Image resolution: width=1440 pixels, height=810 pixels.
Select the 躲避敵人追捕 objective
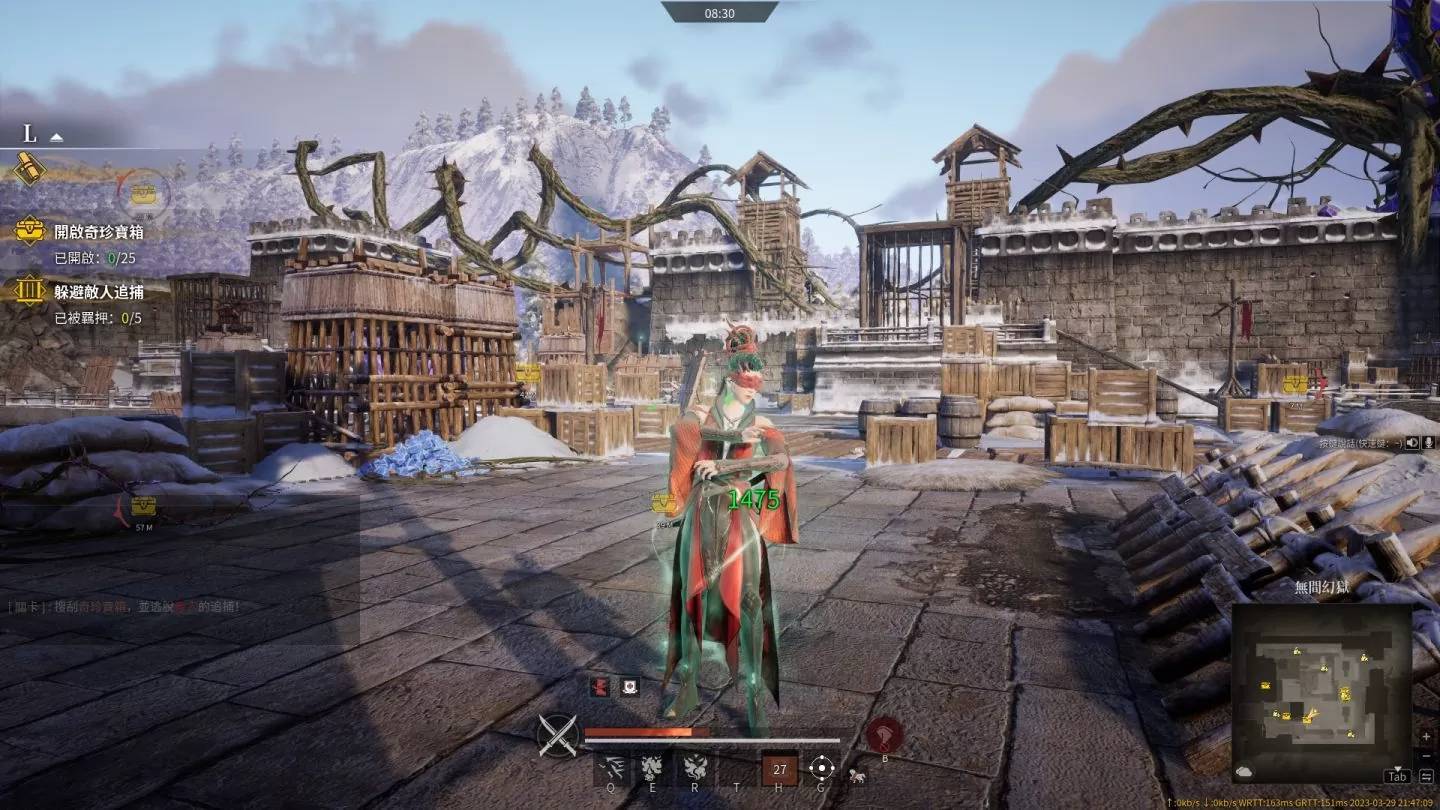click(x=98, y=292)
